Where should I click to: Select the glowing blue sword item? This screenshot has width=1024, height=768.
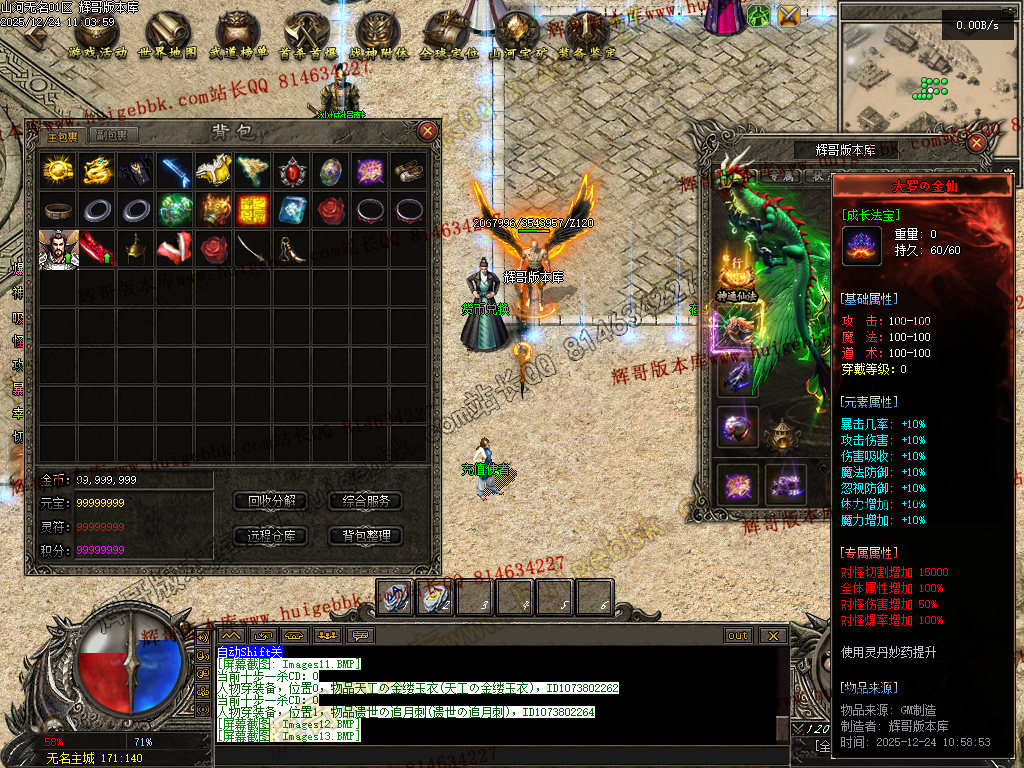point(175,171)
